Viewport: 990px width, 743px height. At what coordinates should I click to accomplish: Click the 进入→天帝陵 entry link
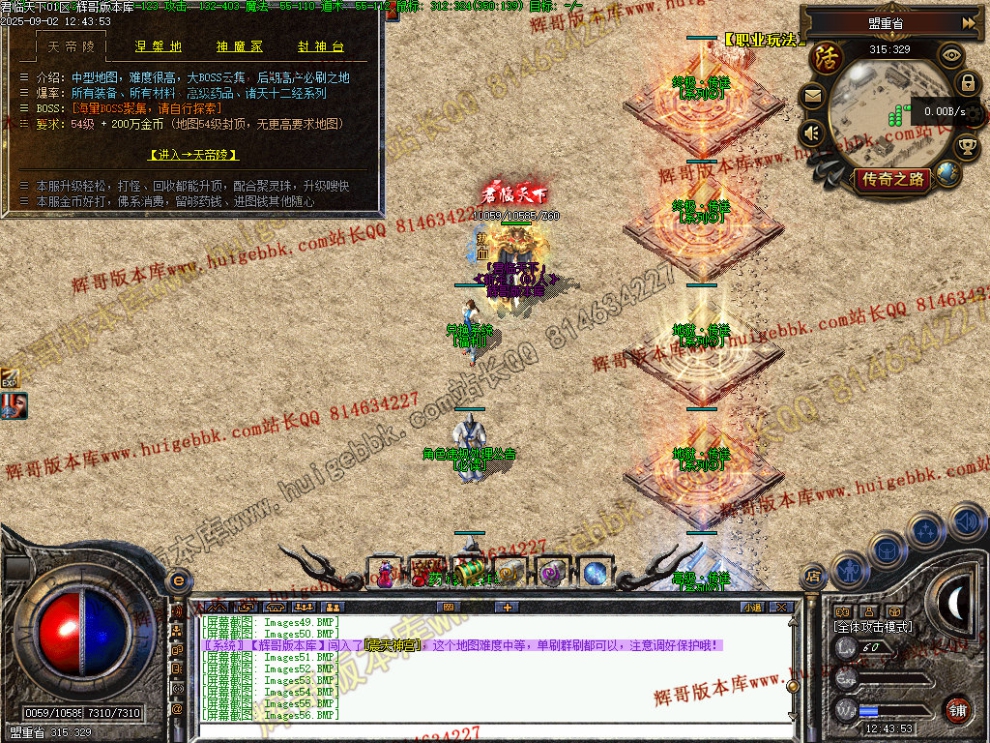[x=193, y=155]
